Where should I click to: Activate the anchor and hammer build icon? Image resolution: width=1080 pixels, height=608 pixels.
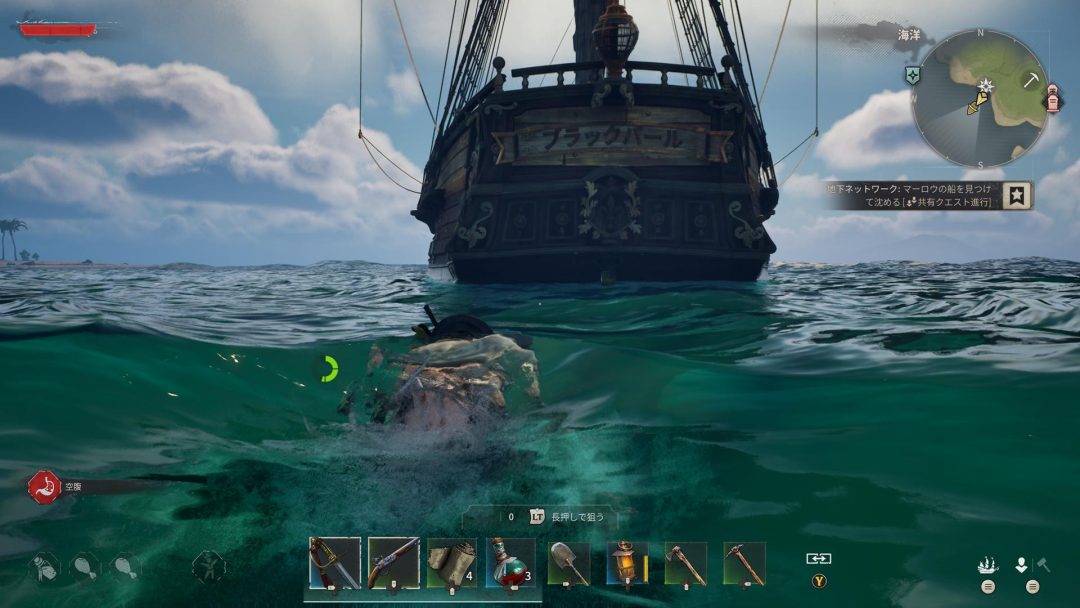pos(1031,565)
